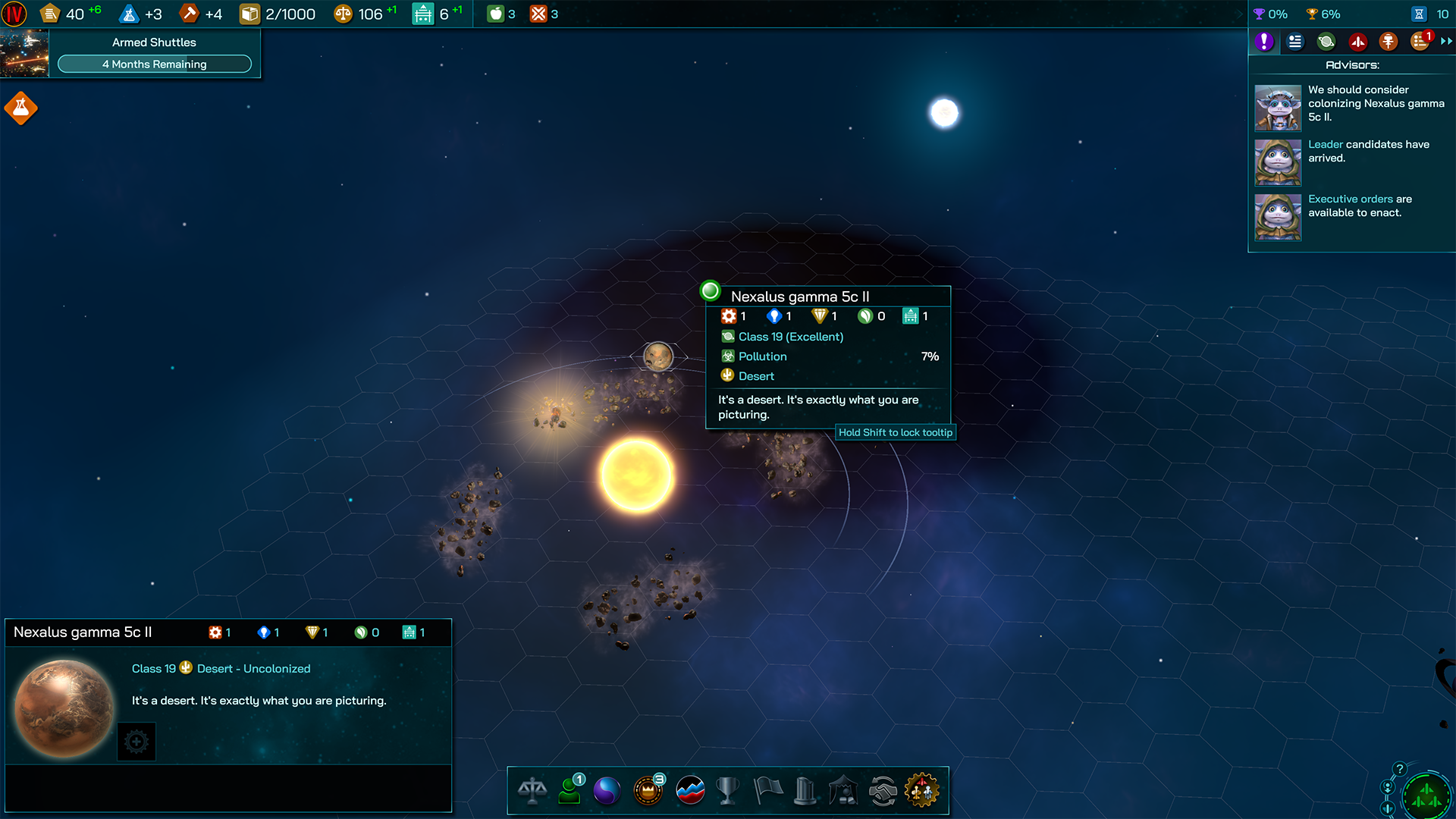Open the Armed Shuttles research progress bar
1456x819 pixels.
[x=154, y=64]
